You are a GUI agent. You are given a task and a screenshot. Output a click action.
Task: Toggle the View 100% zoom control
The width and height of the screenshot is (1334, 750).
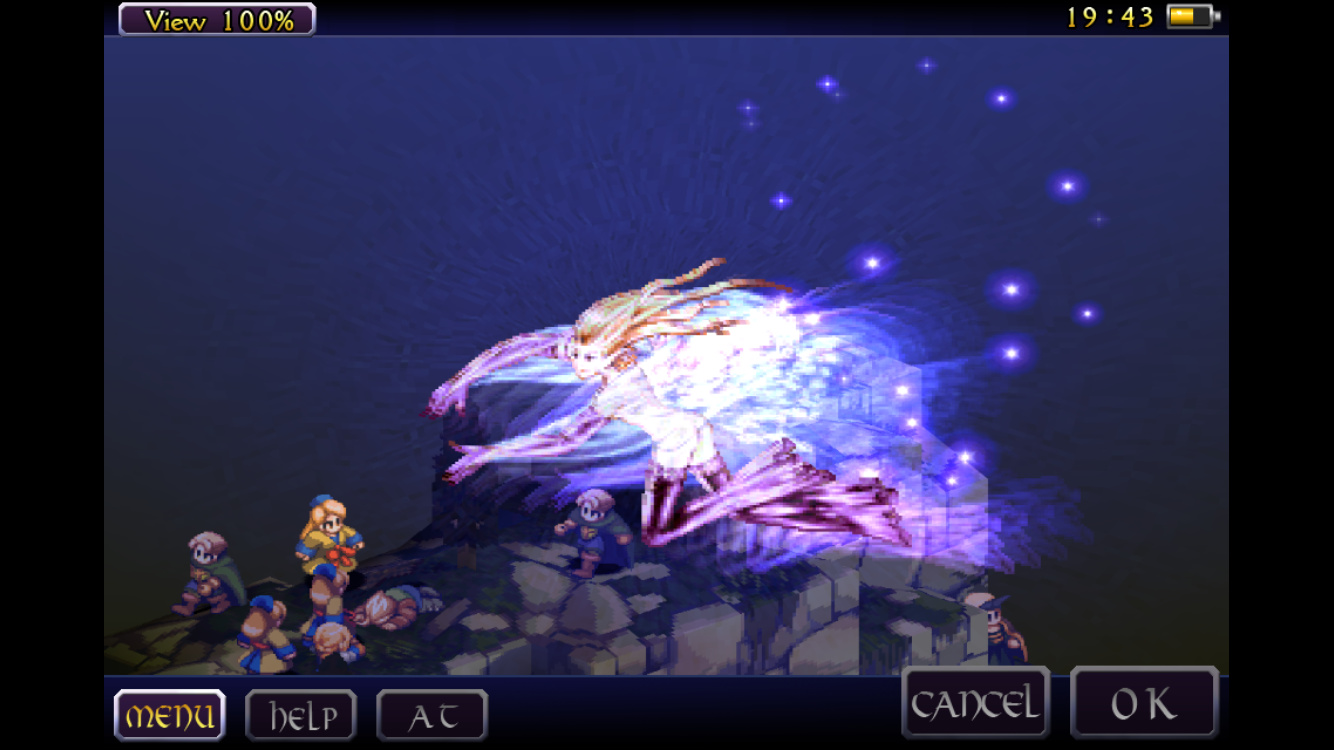(x=217, y=19)
